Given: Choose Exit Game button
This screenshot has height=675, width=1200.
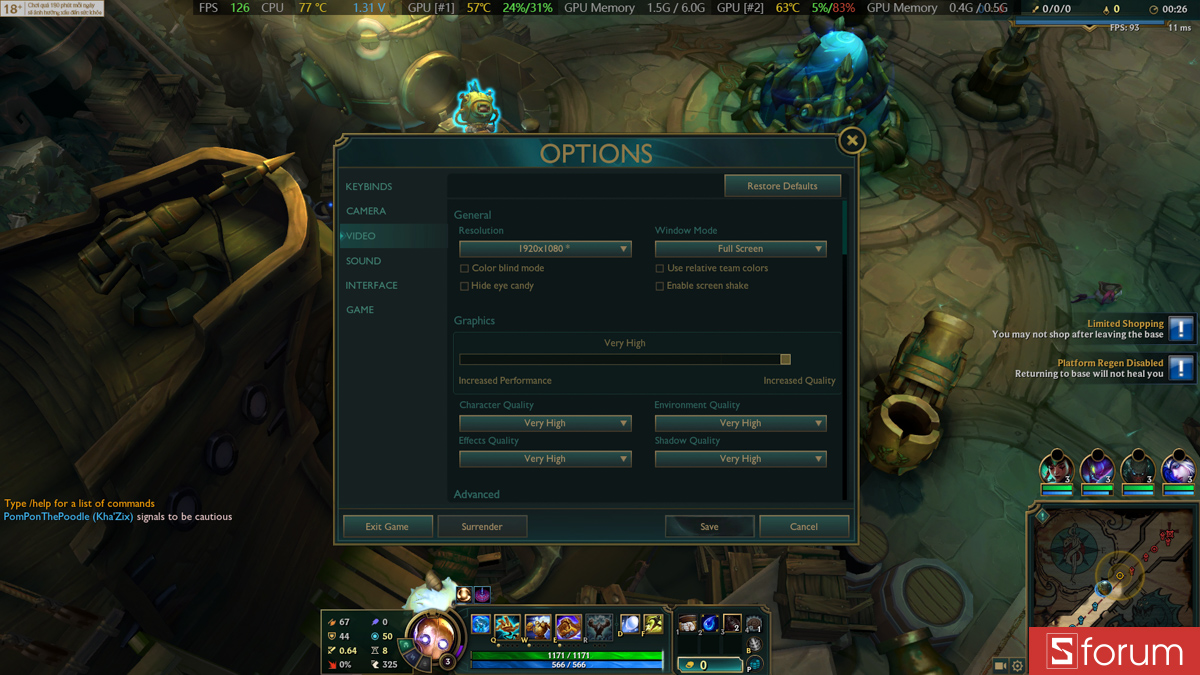Looking at the screenshot, I should 387,526.
